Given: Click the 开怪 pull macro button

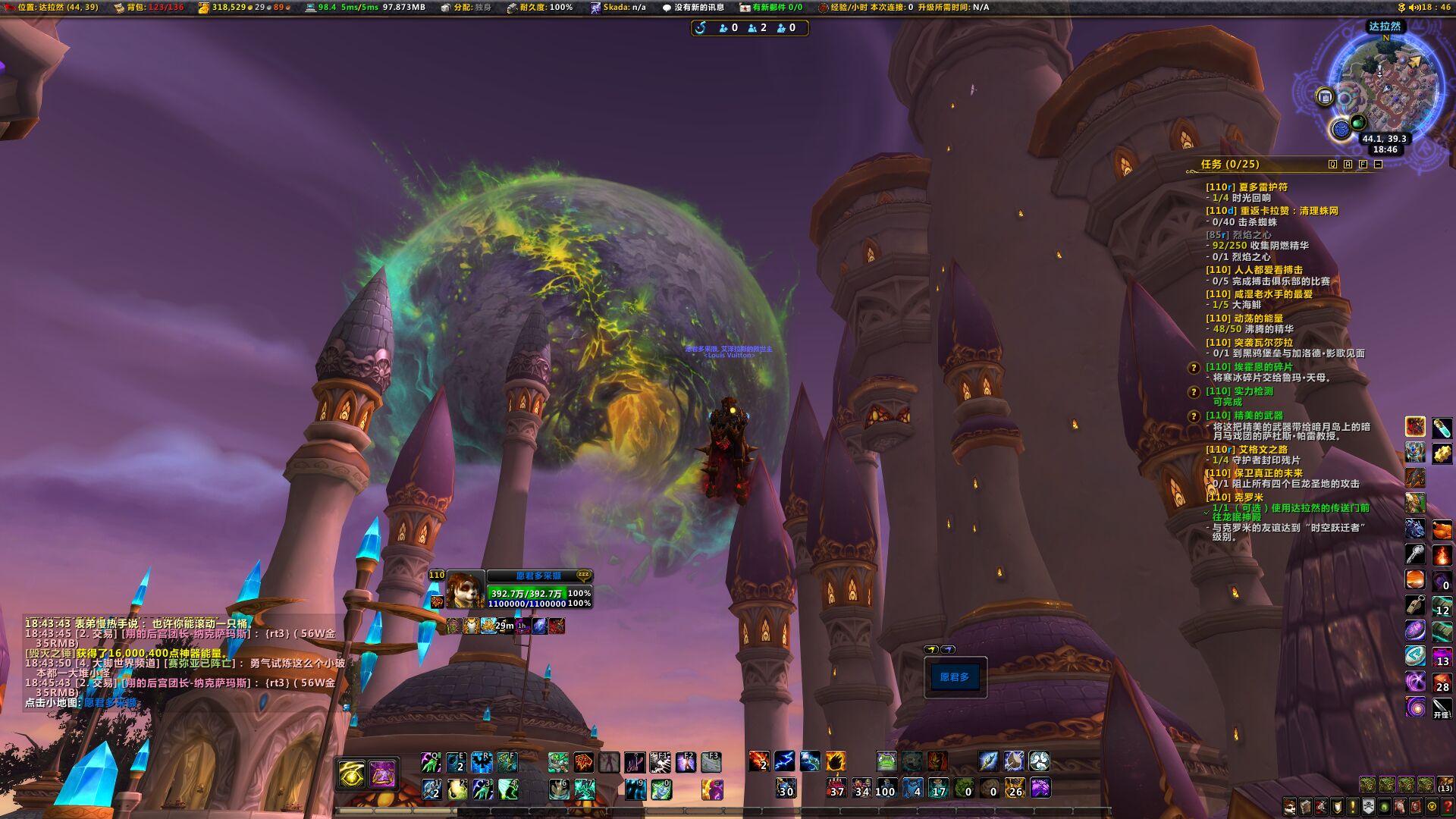Looking at the screenshot, I should 1442,708.
